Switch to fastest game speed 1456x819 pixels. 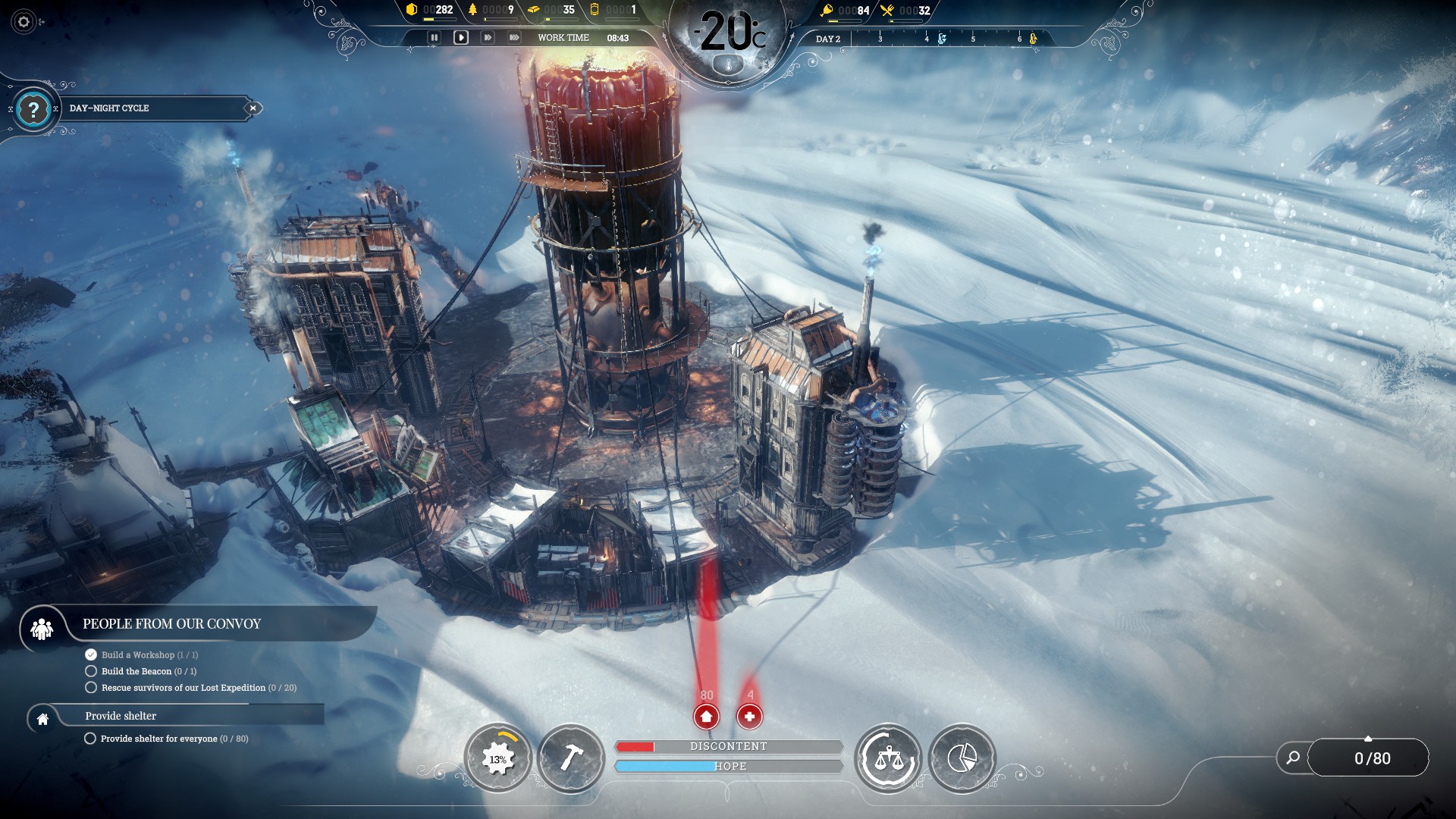point(514,37)
